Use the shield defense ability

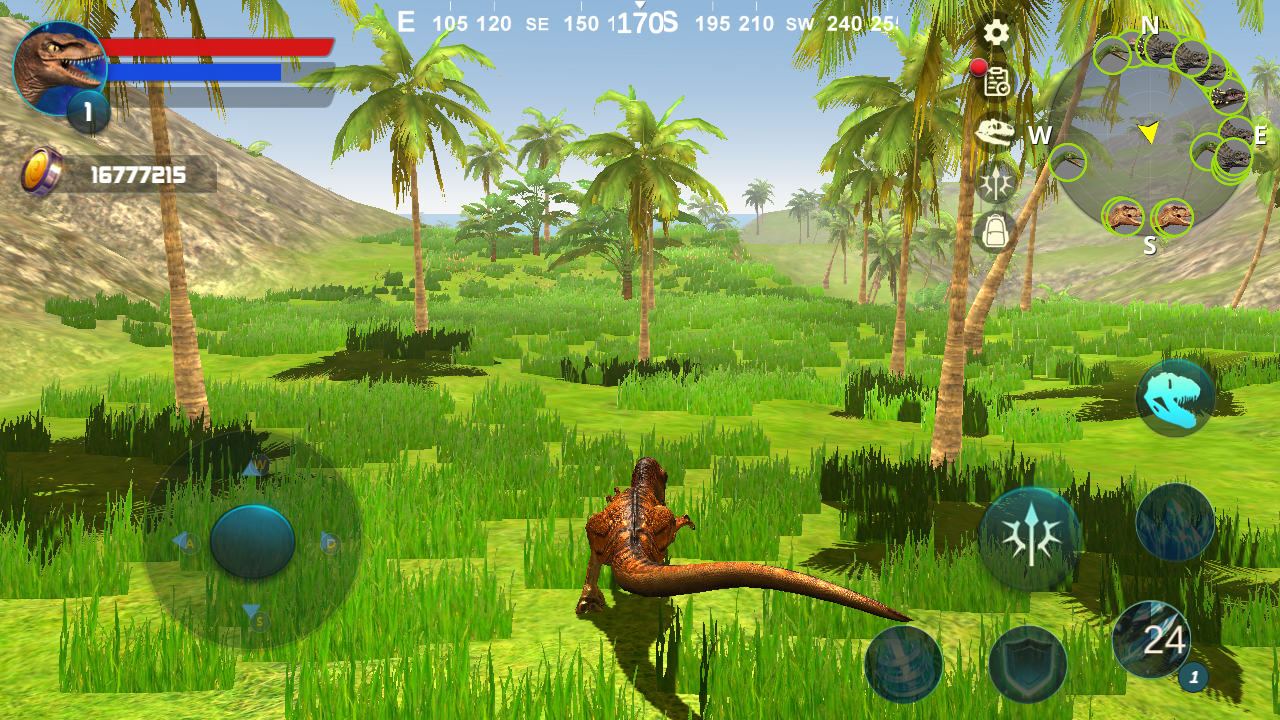[1028, 663]
